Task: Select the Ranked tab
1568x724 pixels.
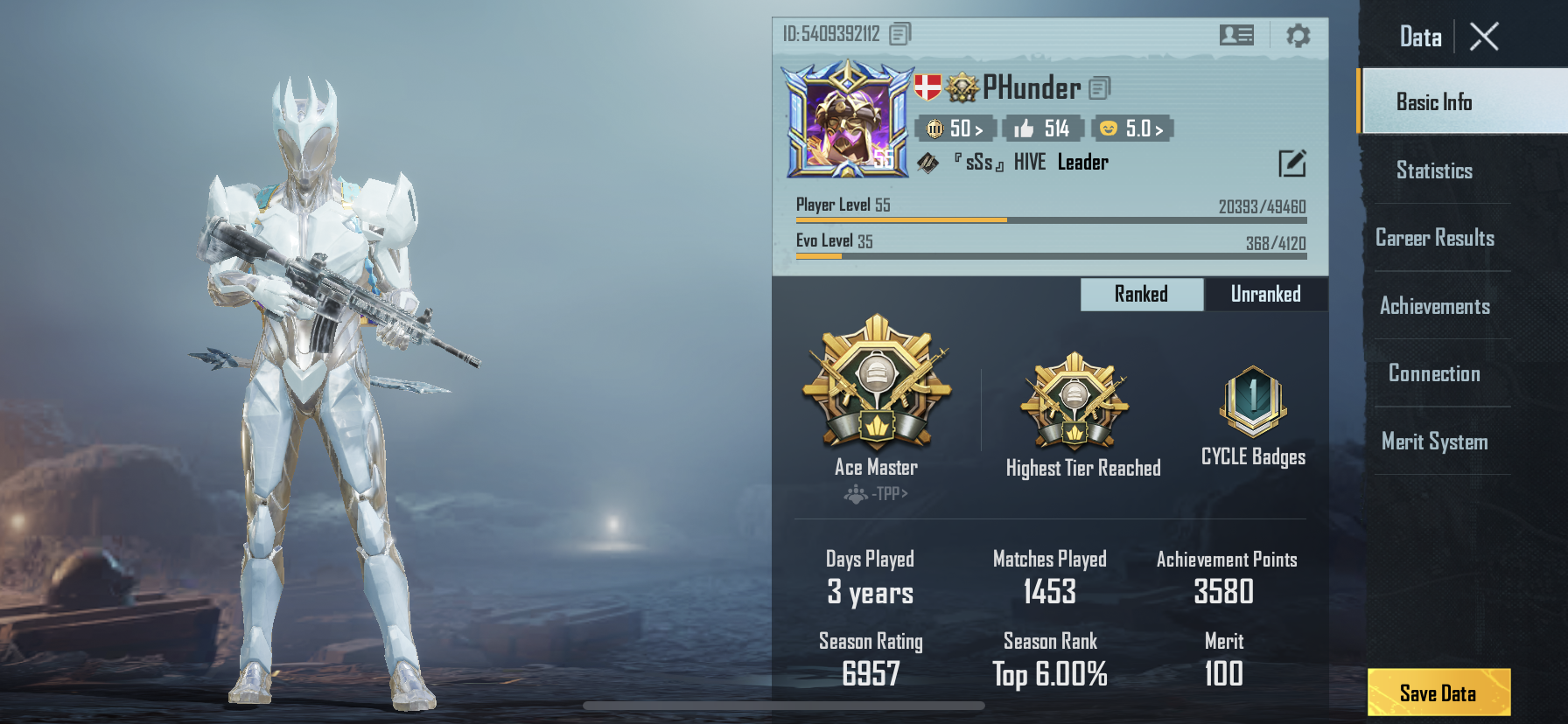Action: click(x=1140, y=294)
